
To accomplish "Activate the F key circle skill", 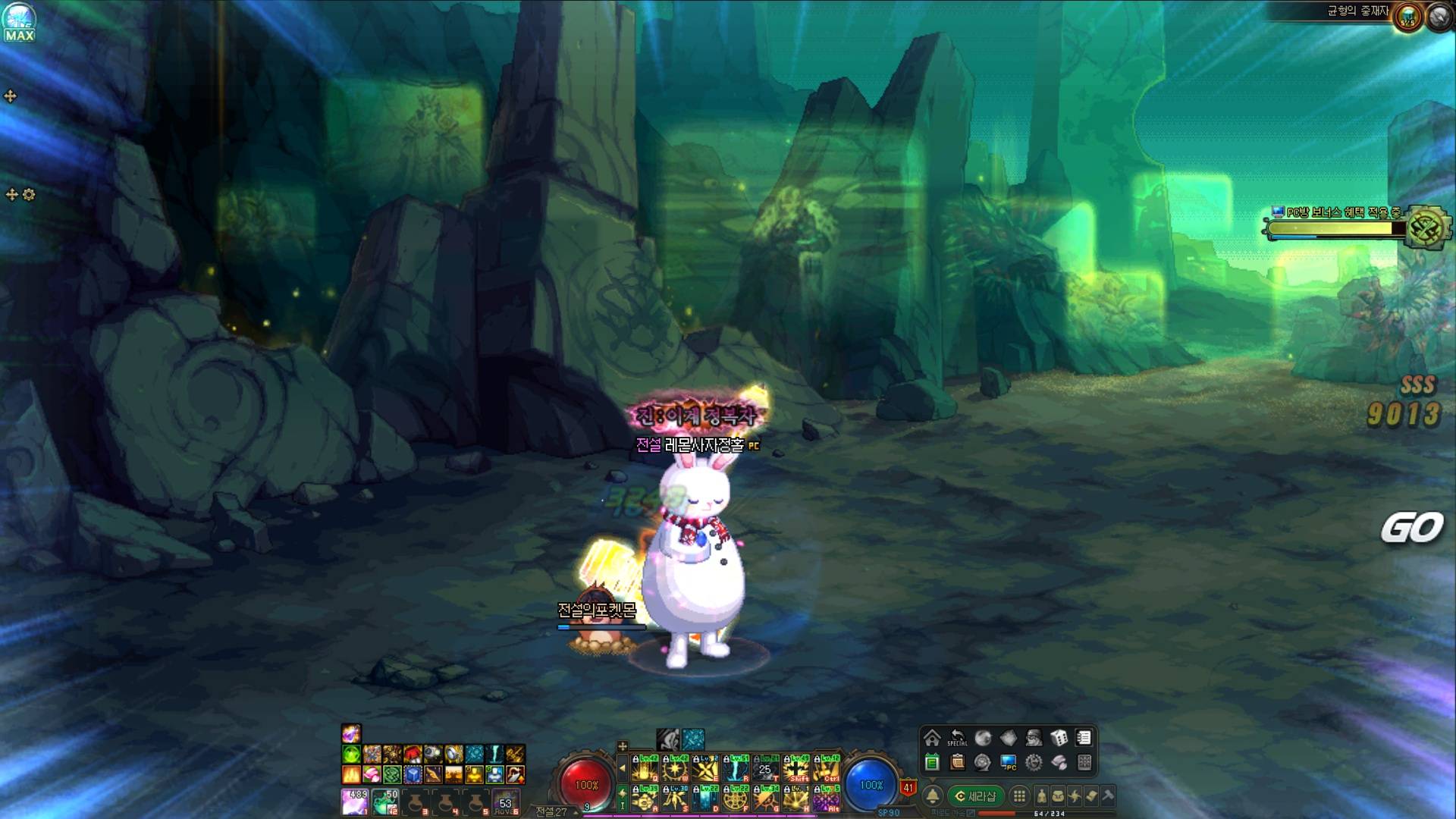I will 736,799.
